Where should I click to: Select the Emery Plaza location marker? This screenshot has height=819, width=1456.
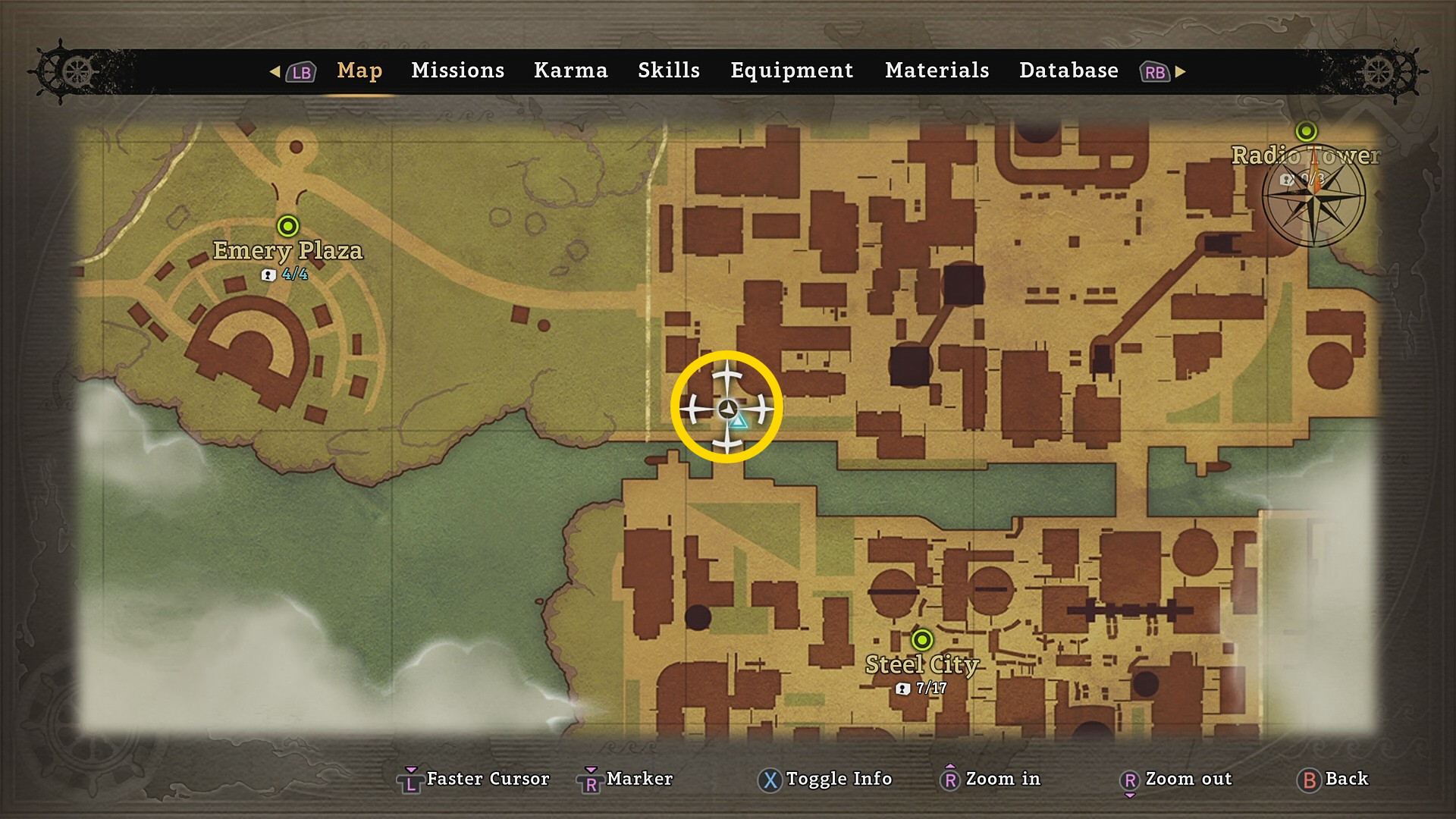coord(288,226)
